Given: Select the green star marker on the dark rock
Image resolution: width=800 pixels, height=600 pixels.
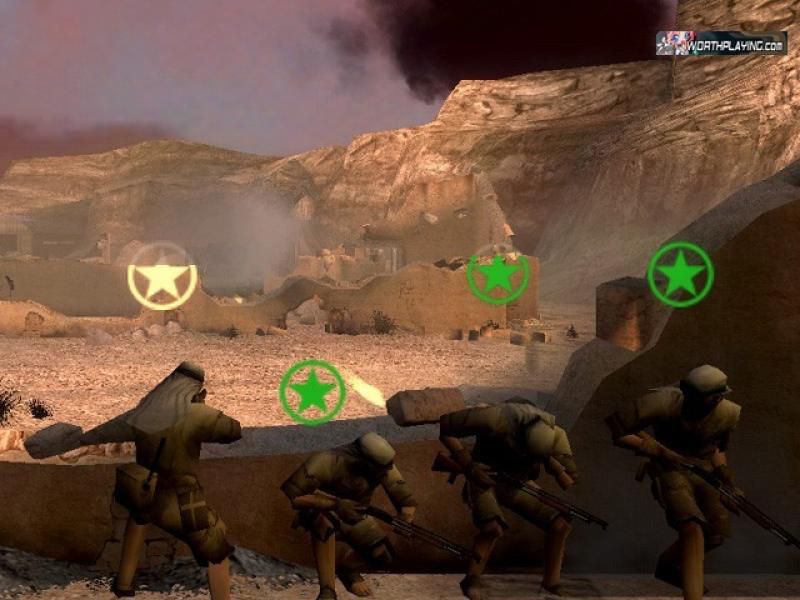Looking at the screenshot, I should [680, 273].
